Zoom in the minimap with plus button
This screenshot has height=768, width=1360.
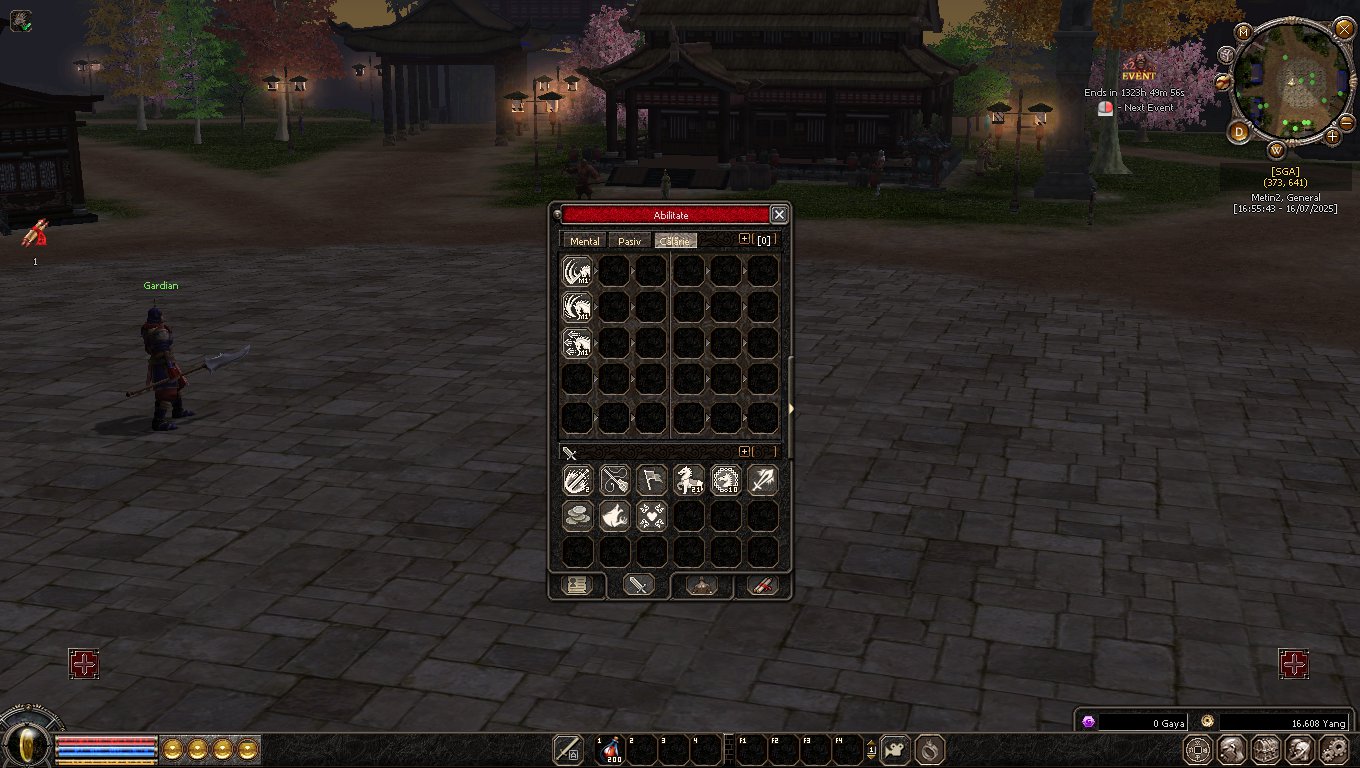1333,135
